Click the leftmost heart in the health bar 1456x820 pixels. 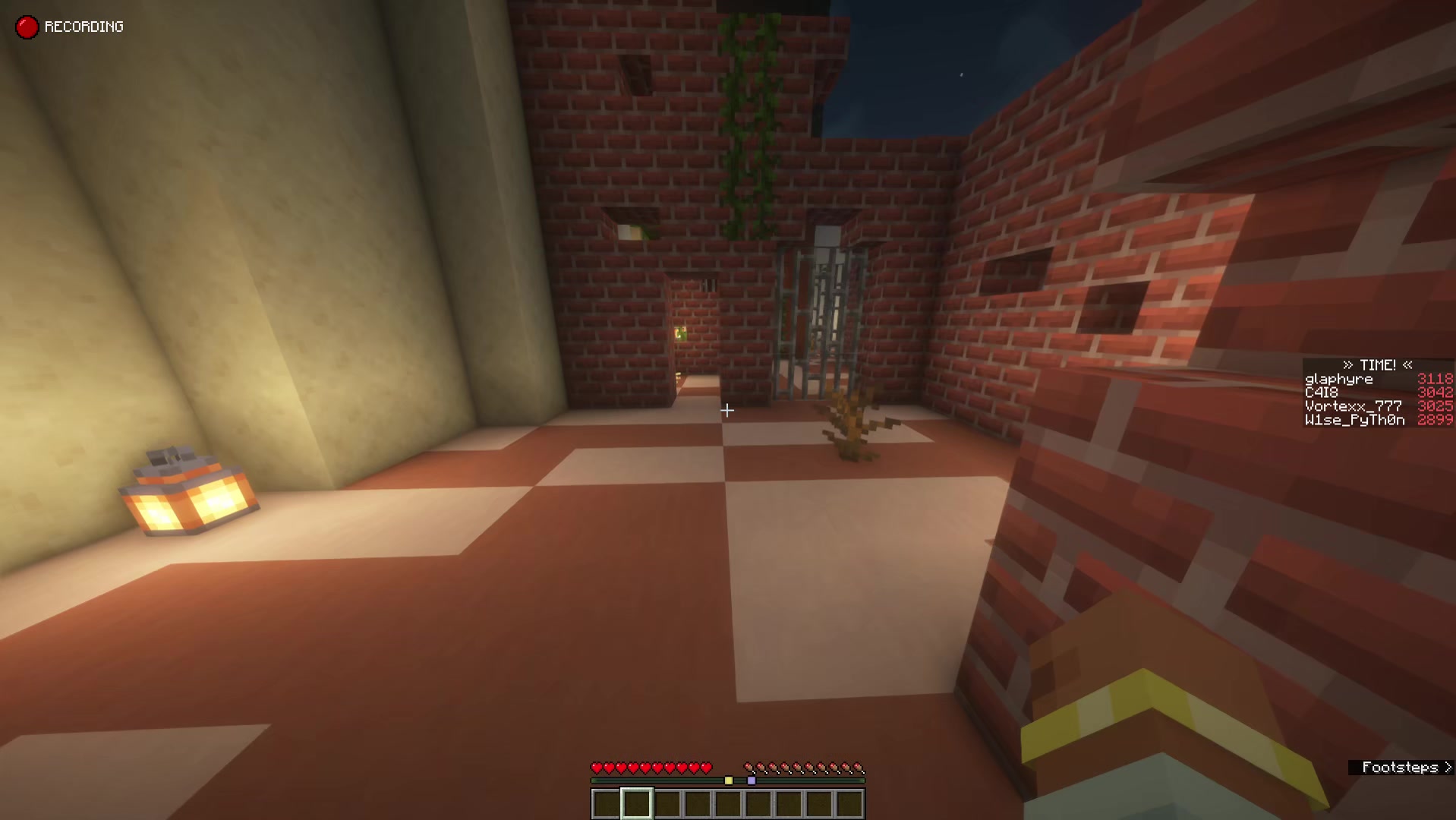coord(597,767)
